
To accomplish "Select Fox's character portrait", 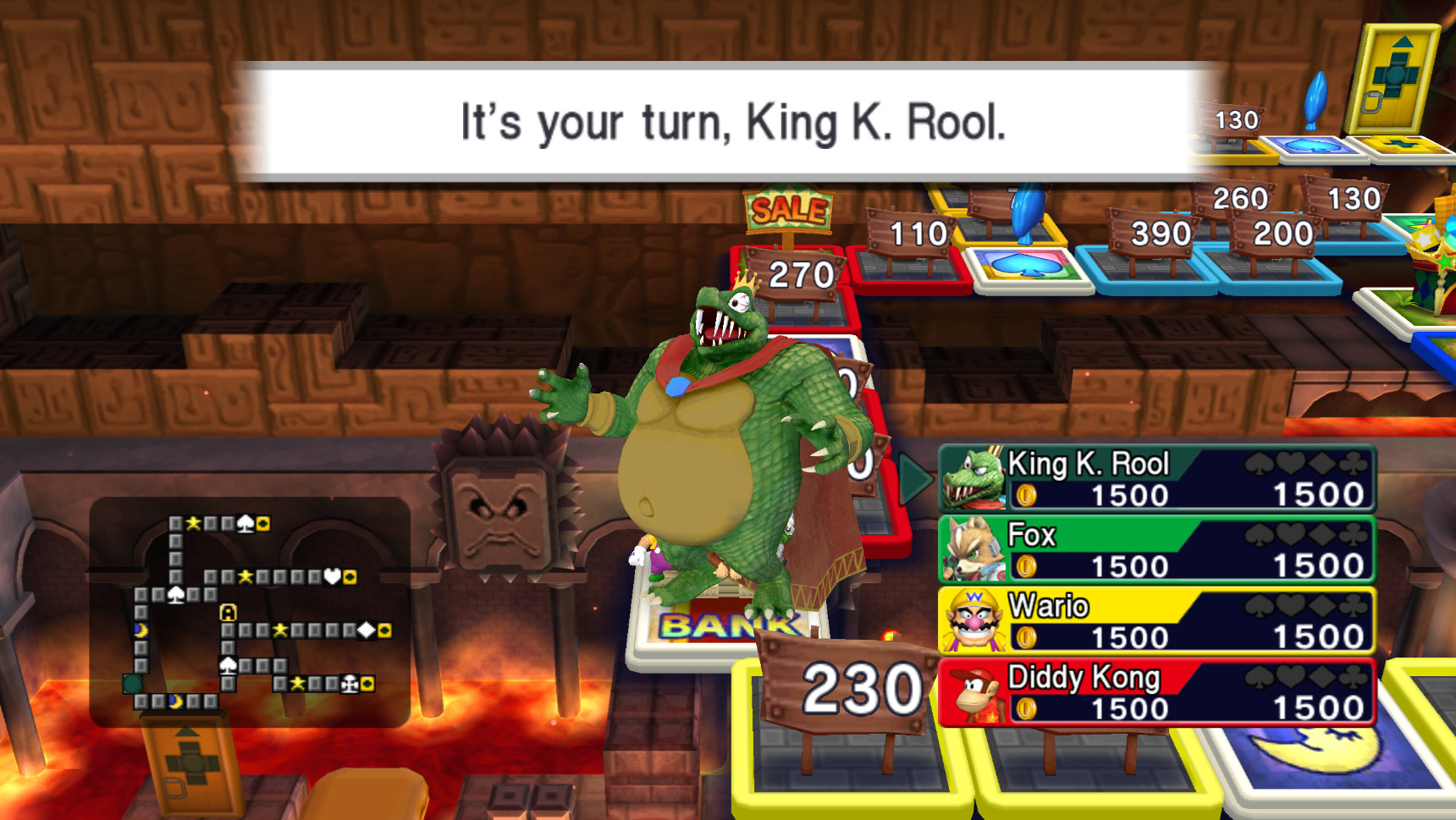I will pos(972,550).
